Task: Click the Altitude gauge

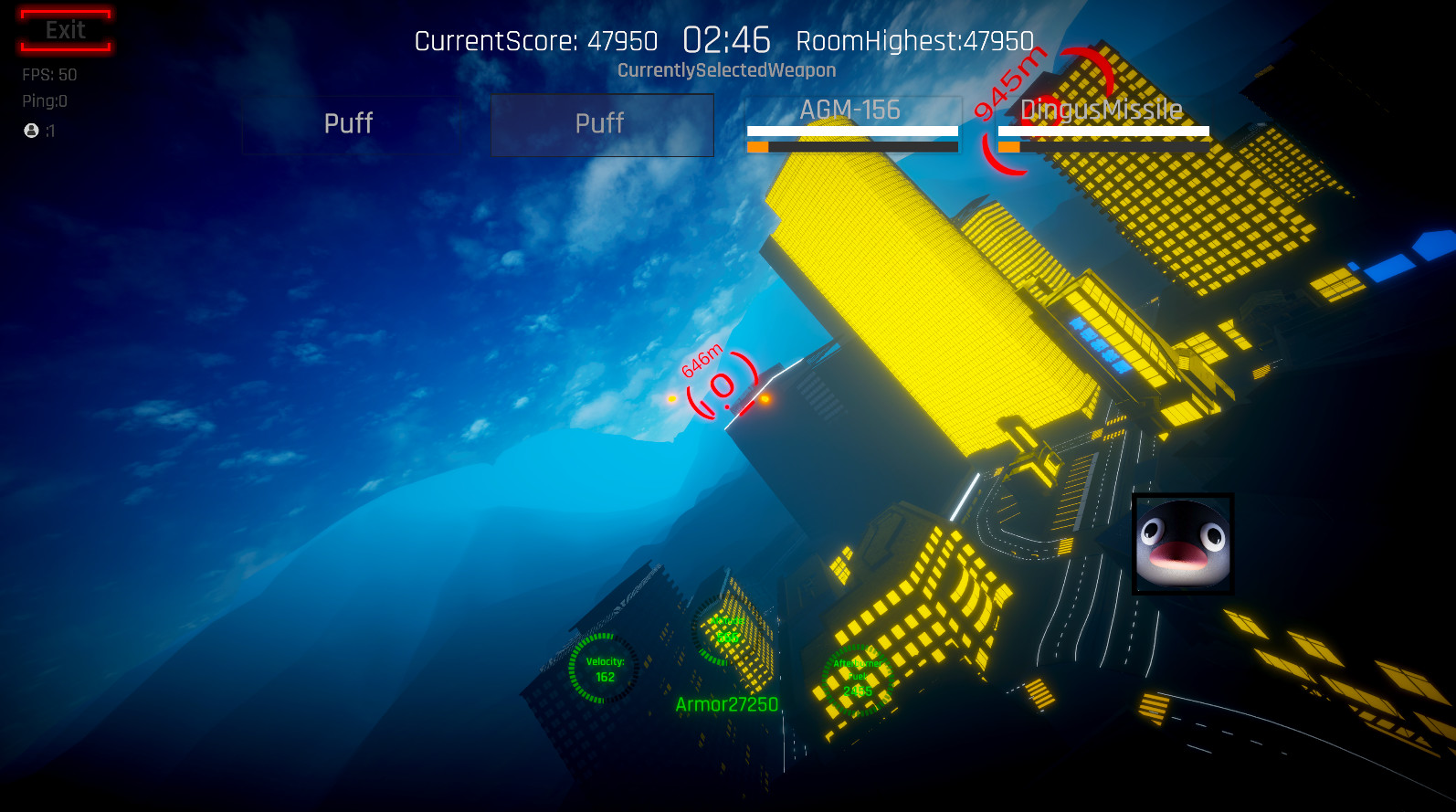Action: click(x=723, y=632)
